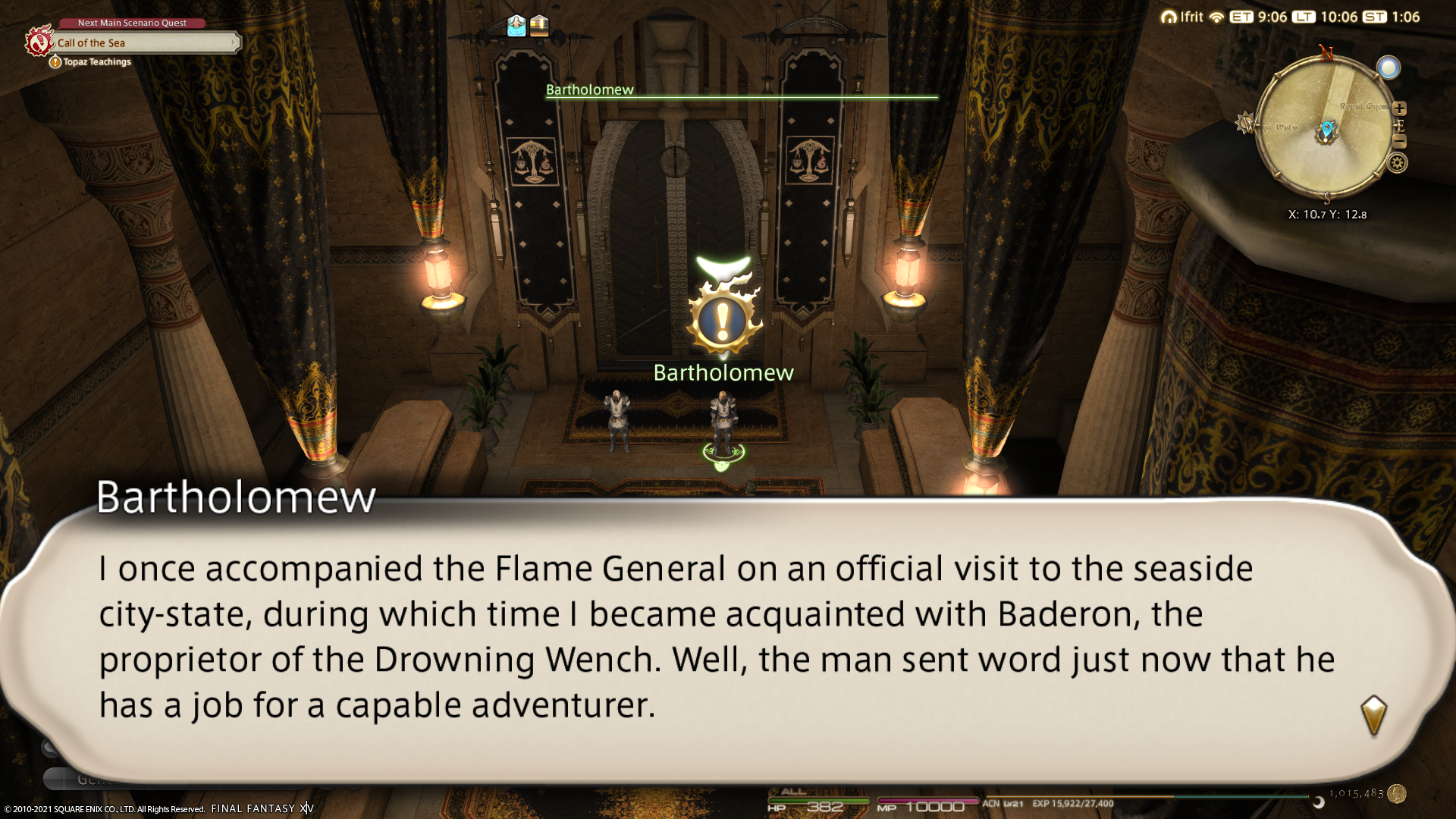Click the Main Scenario footprint emblem
The height and width of the screenshot is (819, 1456).
[38, 41]
